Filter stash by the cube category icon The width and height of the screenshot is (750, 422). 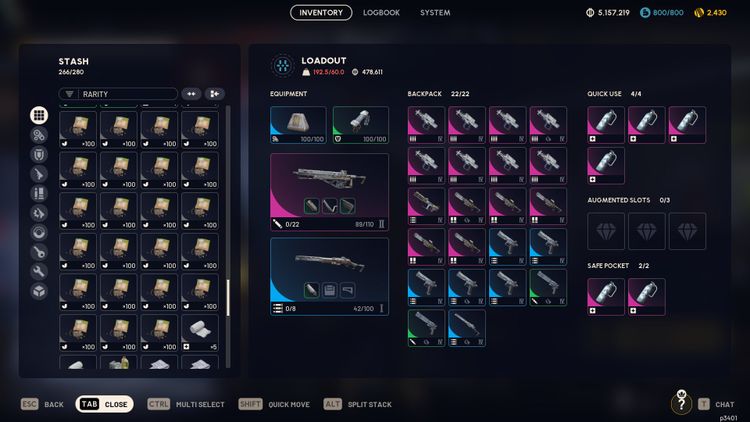39,291
